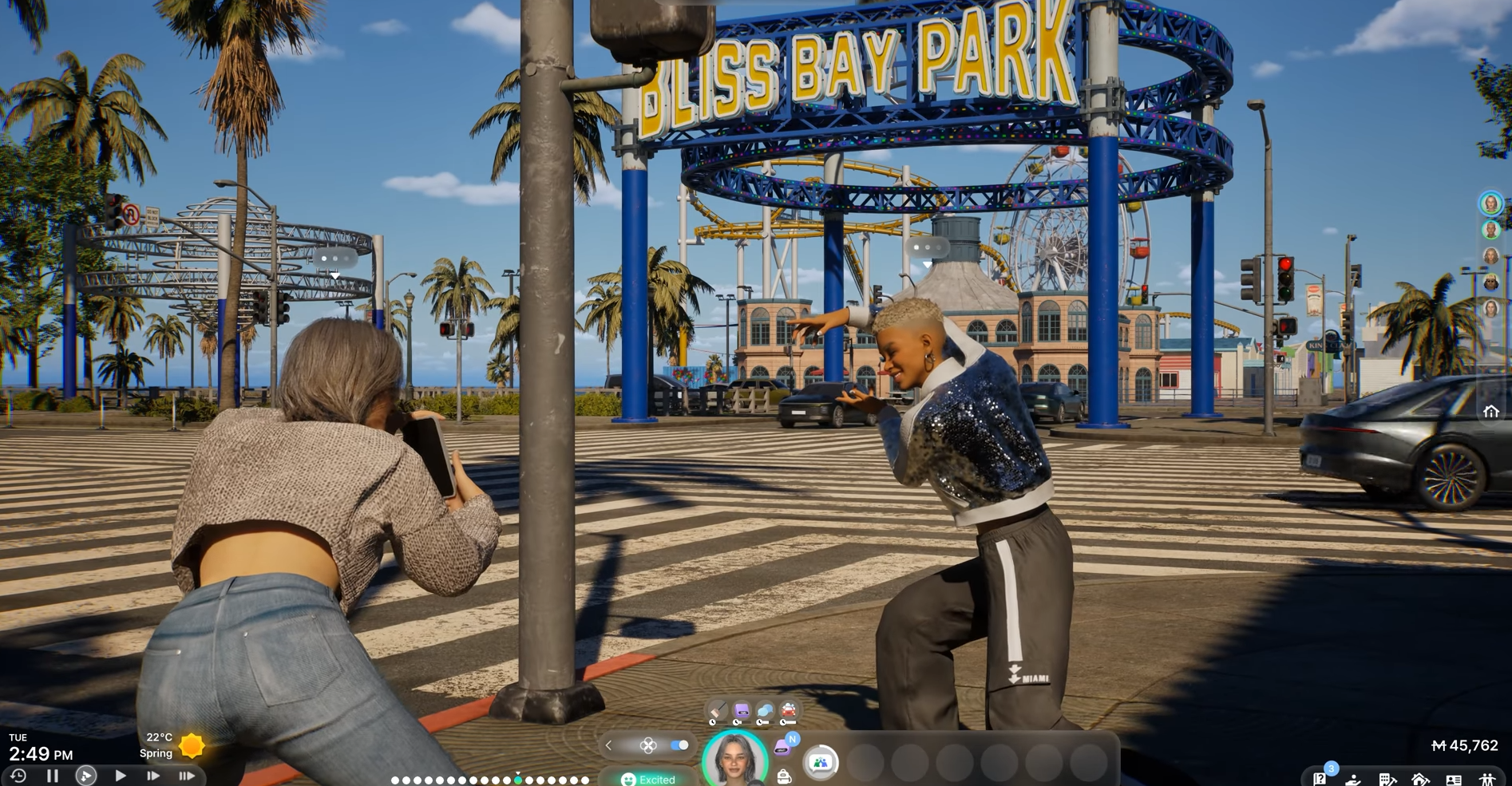The height and width of the screenshot is (786, 1512).
Task: Click the Excited mood indicator
Action: tap(648, 779)
